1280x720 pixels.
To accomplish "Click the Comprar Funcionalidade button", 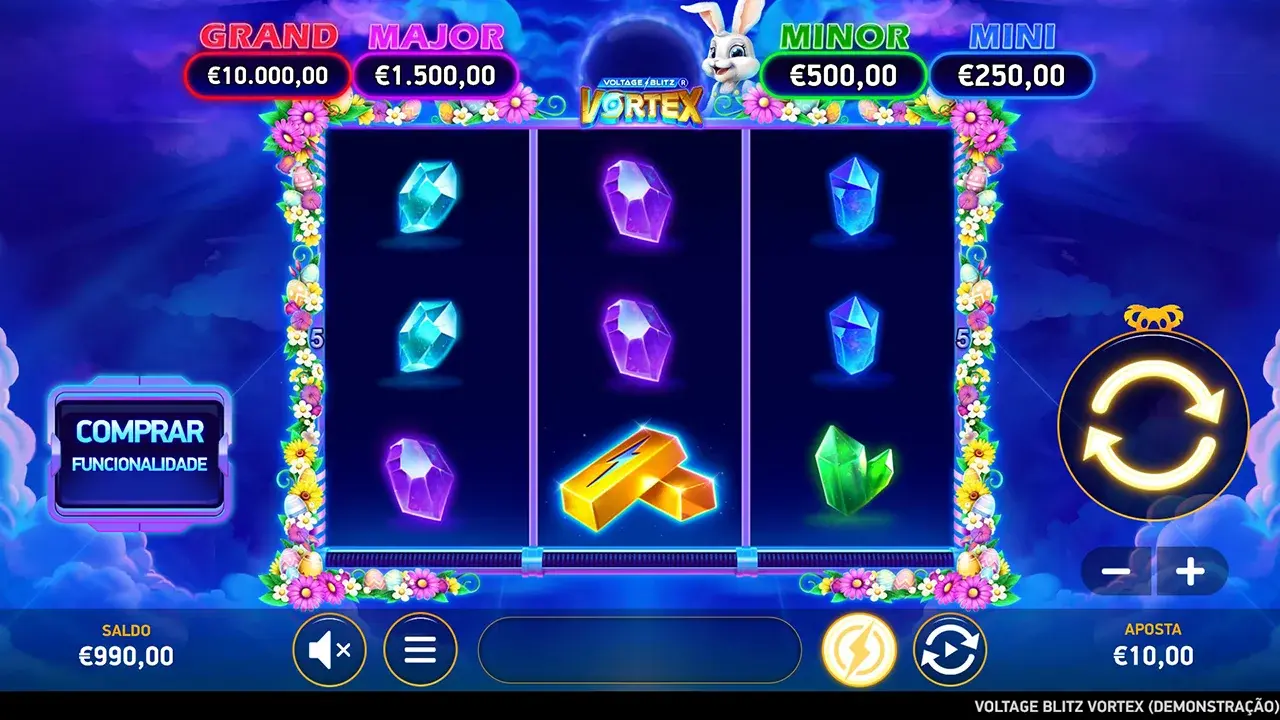I will (x=140, y=451).
